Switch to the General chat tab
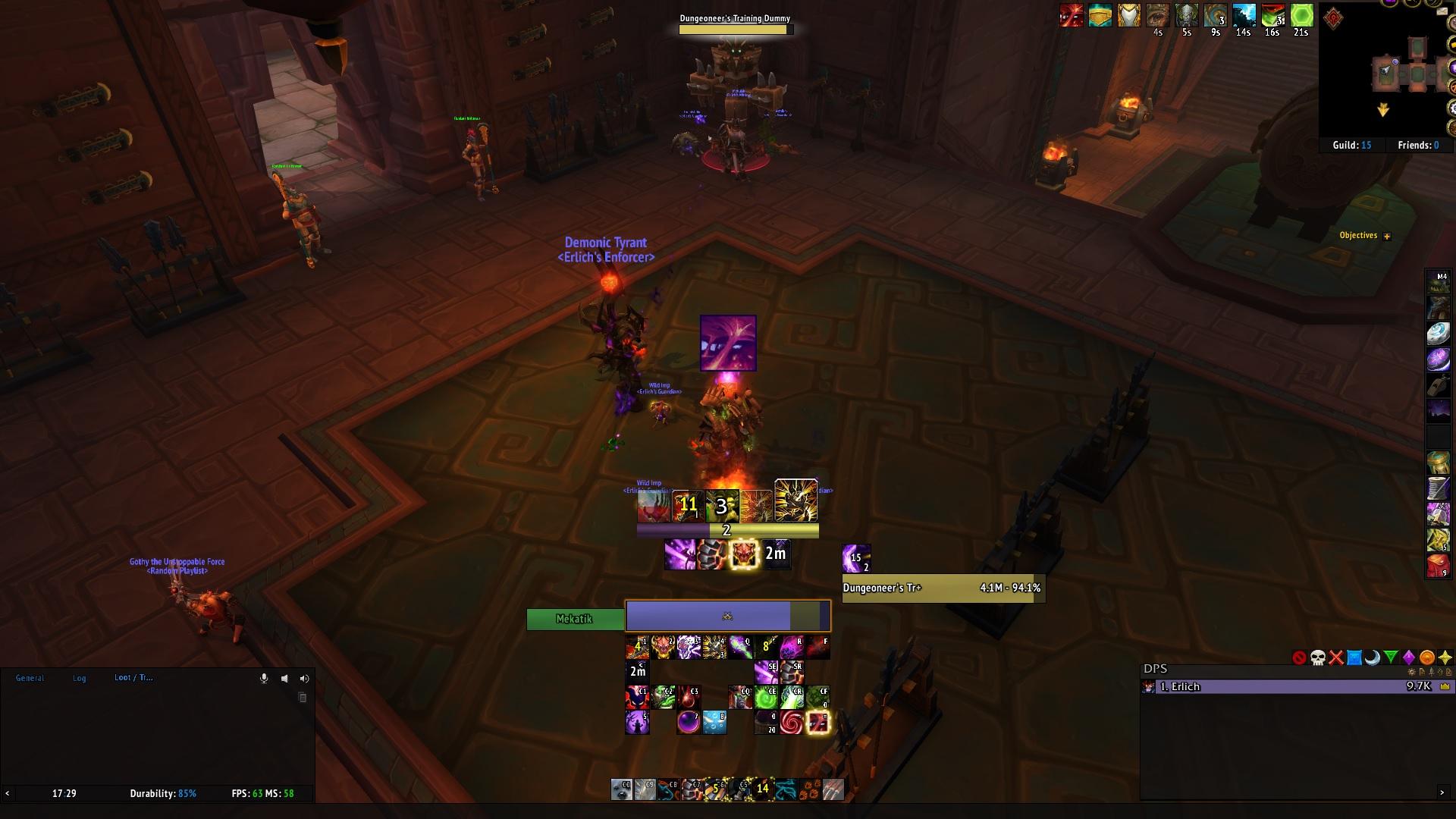The image size is (1456, 819). pos(30,678)
